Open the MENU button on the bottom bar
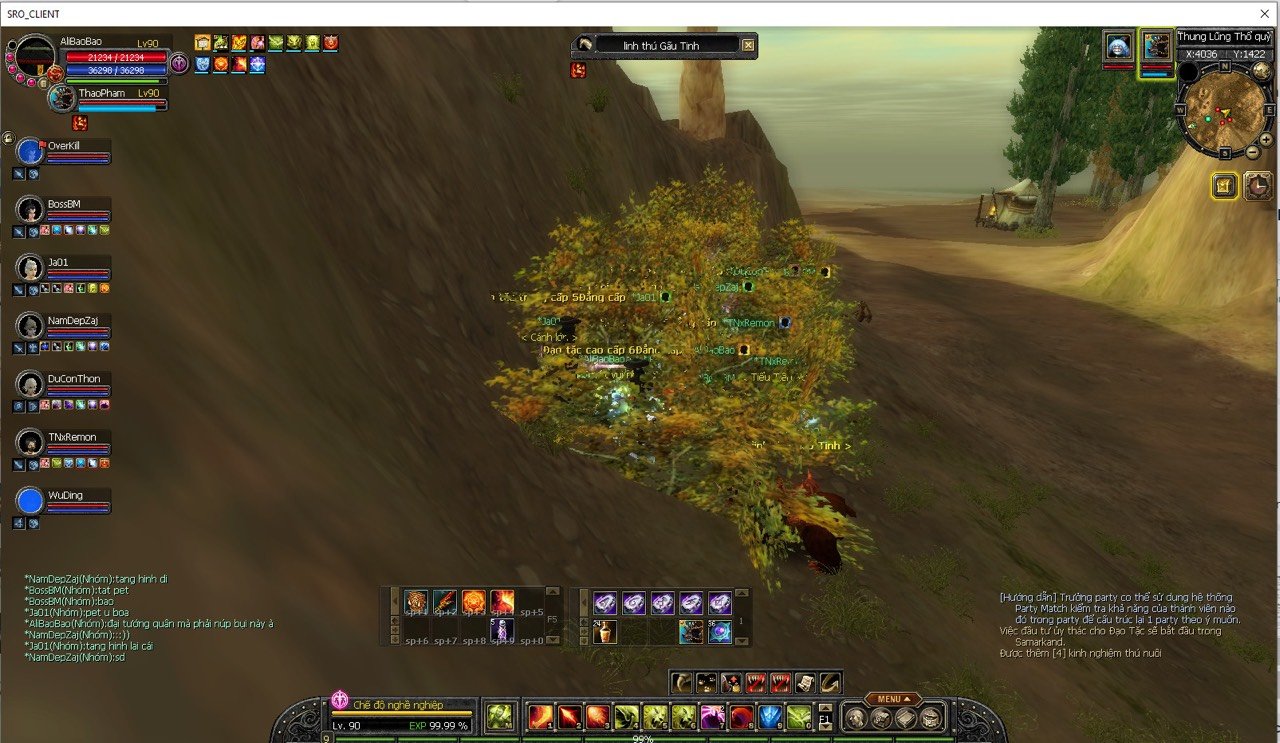The width and height of the screenshot is (1280, 743). tap(892, 699)
